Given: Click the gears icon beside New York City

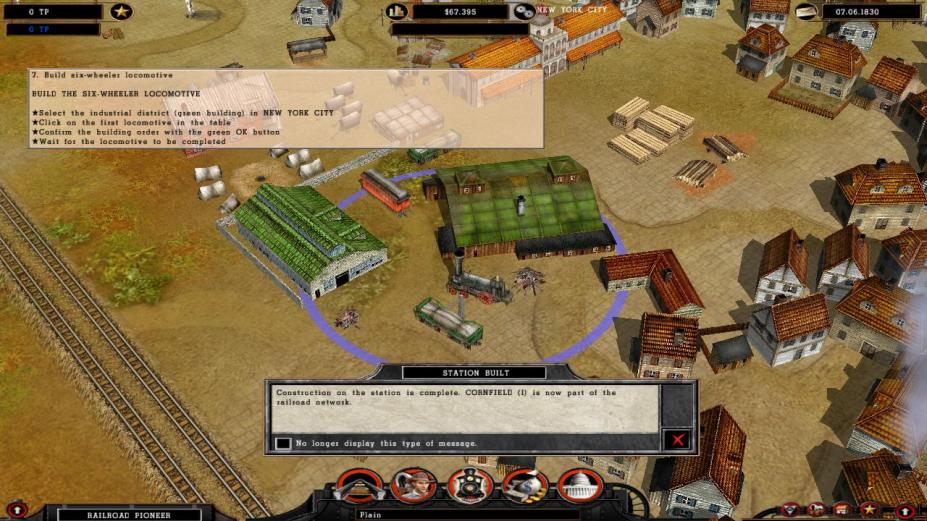Looking at the screenshot, I should [523, 12].
